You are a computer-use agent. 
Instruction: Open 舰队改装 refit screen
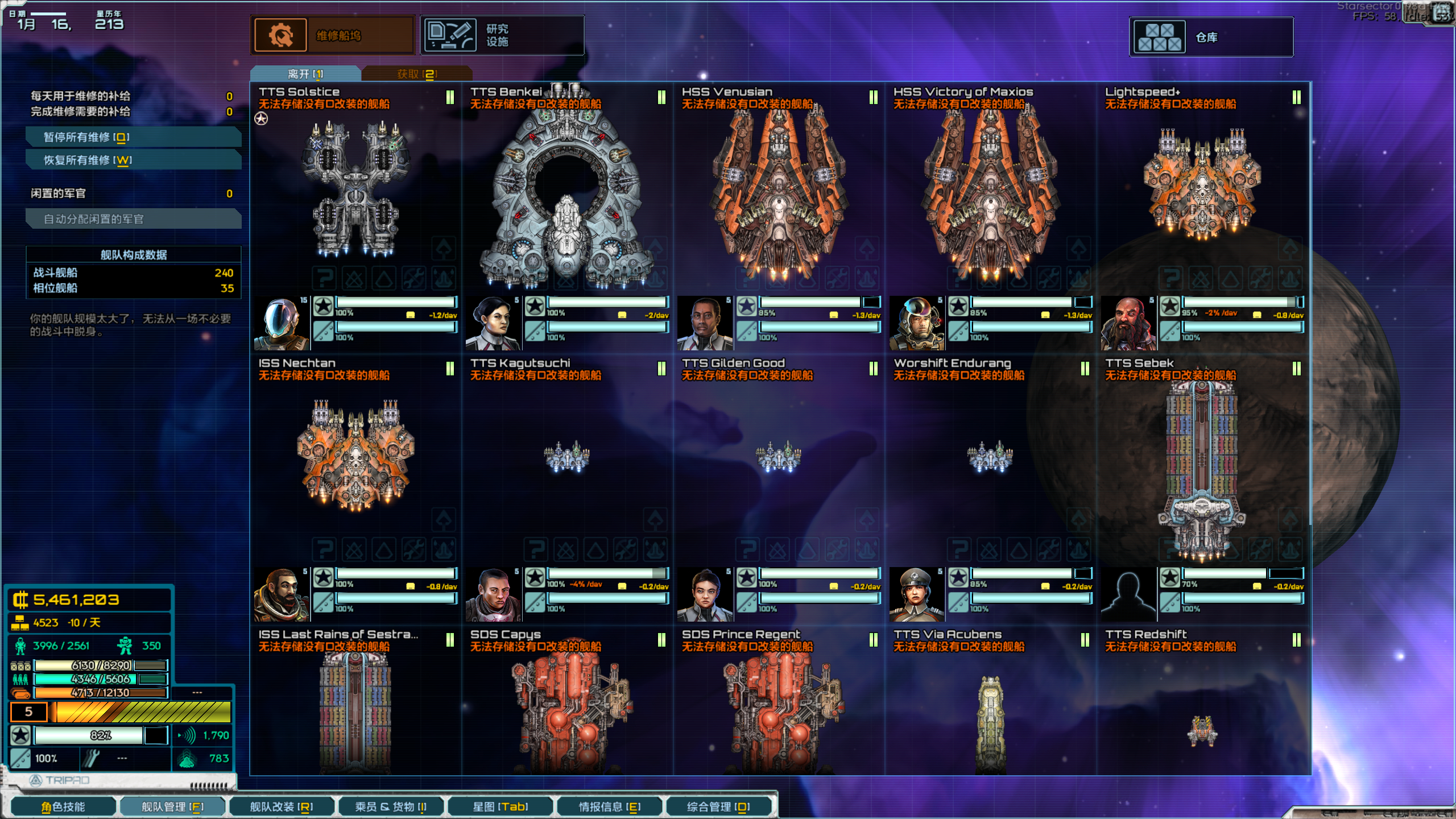click(282, 806)
